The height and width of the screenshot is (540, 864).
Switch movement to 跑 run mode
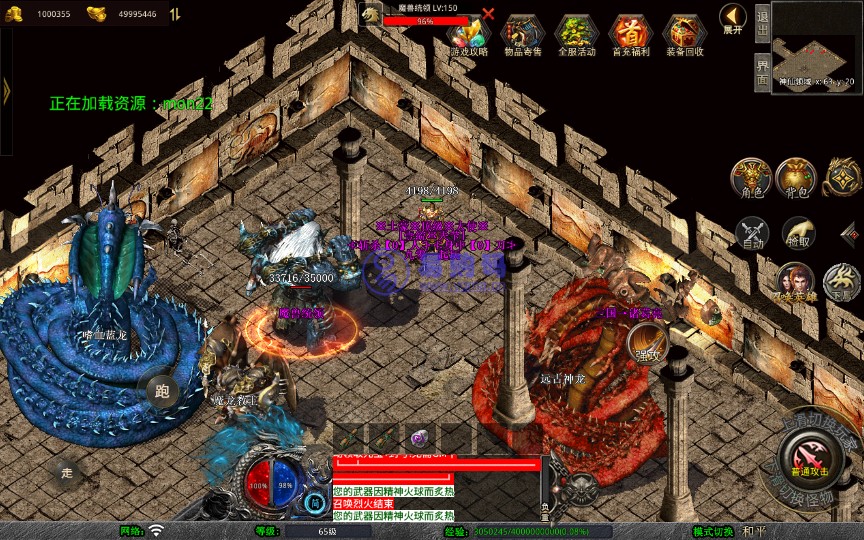[162, 390]
